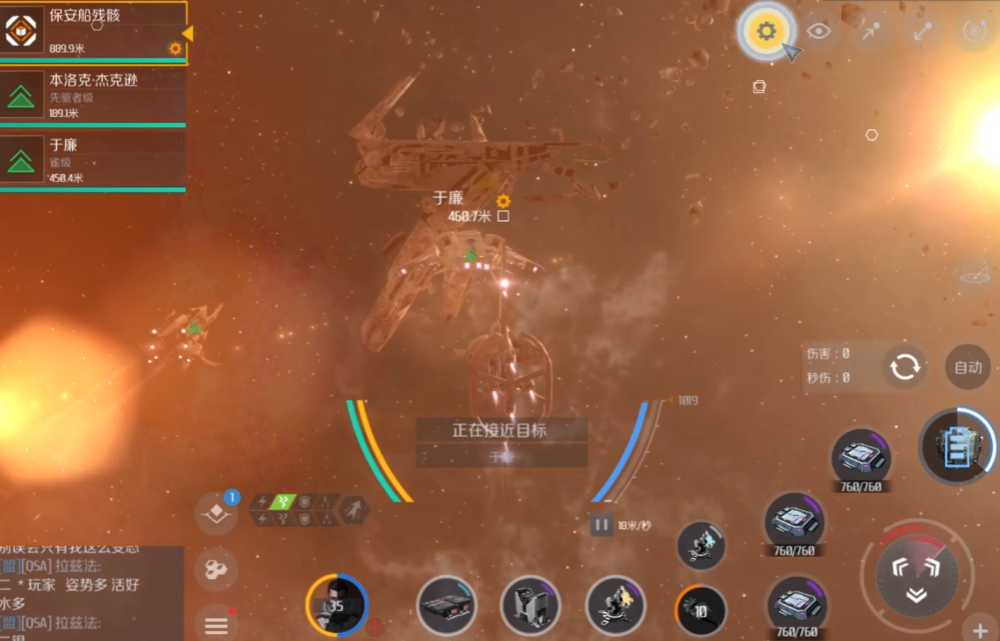This screenshot has height=641, width=1000.
Task: Select 本洛克·杰克逊 in the target list
Action: click(x=93, y=95)
